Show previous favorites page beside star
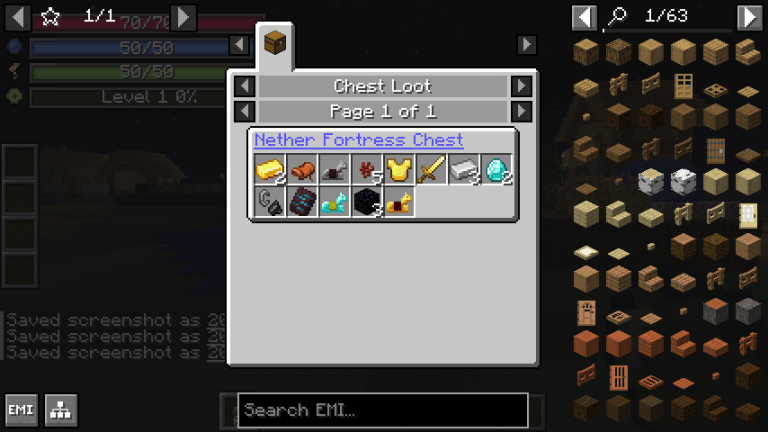This screenshot has height=432, width=768. click(16, 17)
